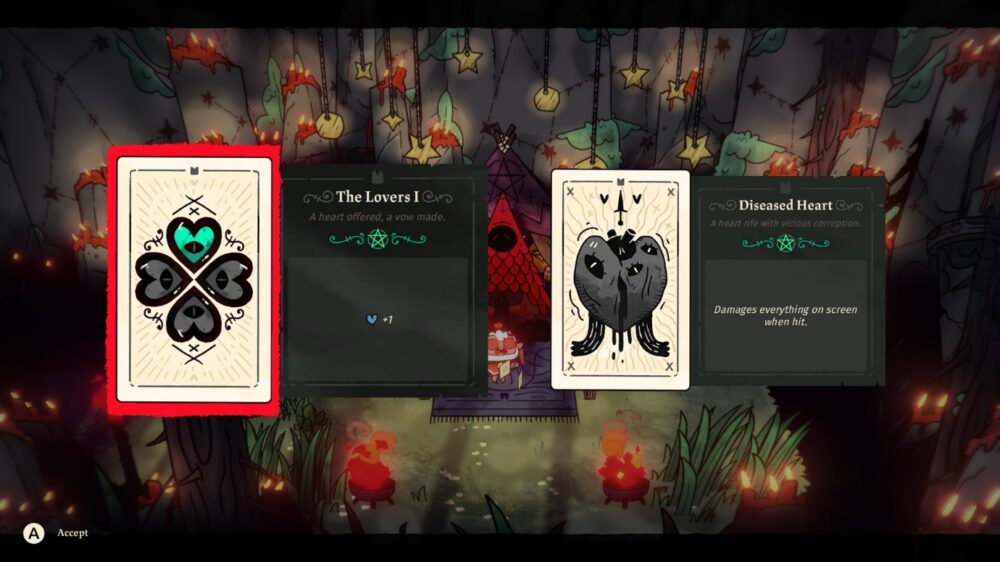
Task: Select The Lovers I tarot card
Action: click(194, 280)
